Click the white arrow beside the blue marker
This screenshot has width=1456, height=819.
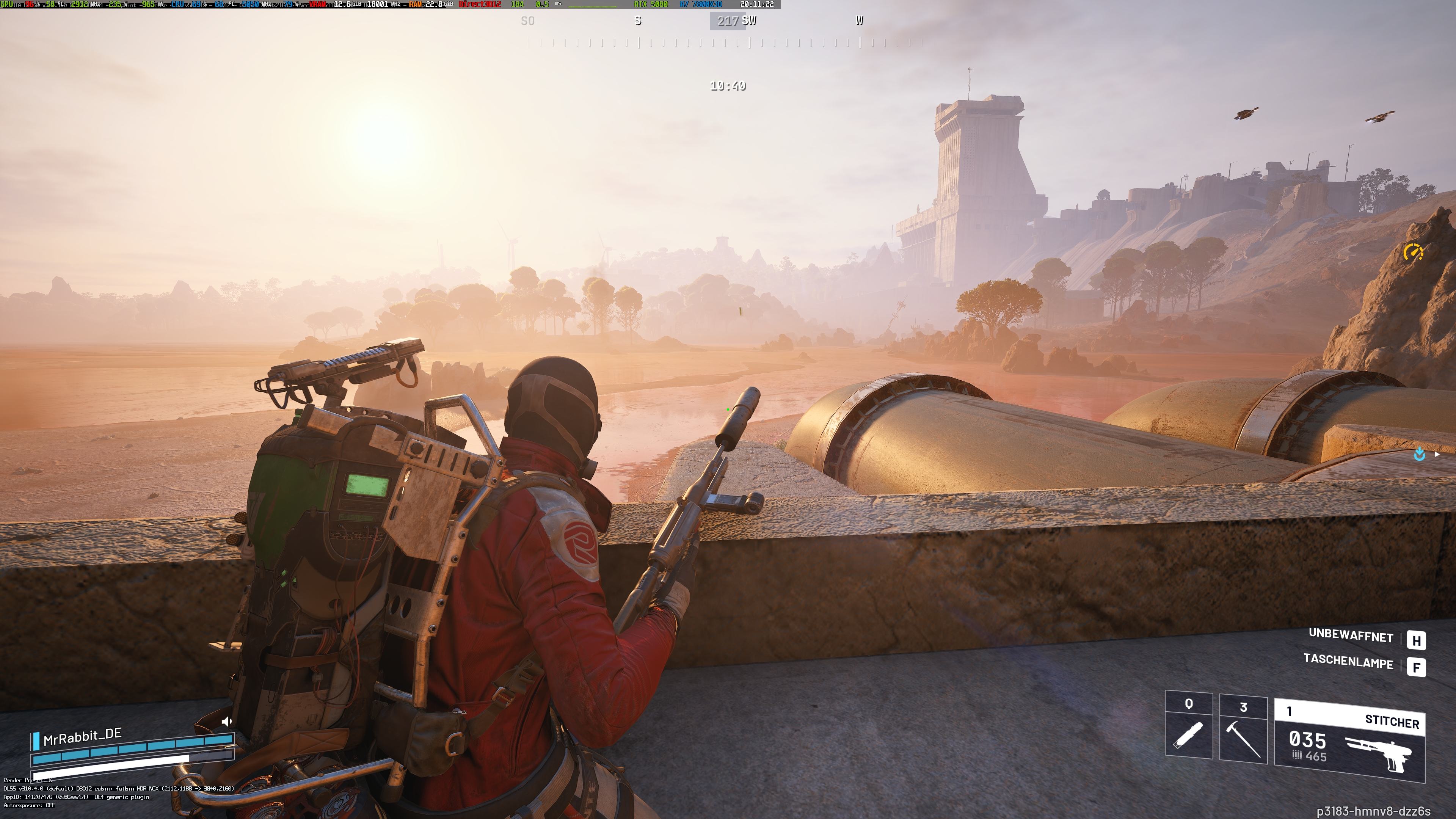(1437, 455)
